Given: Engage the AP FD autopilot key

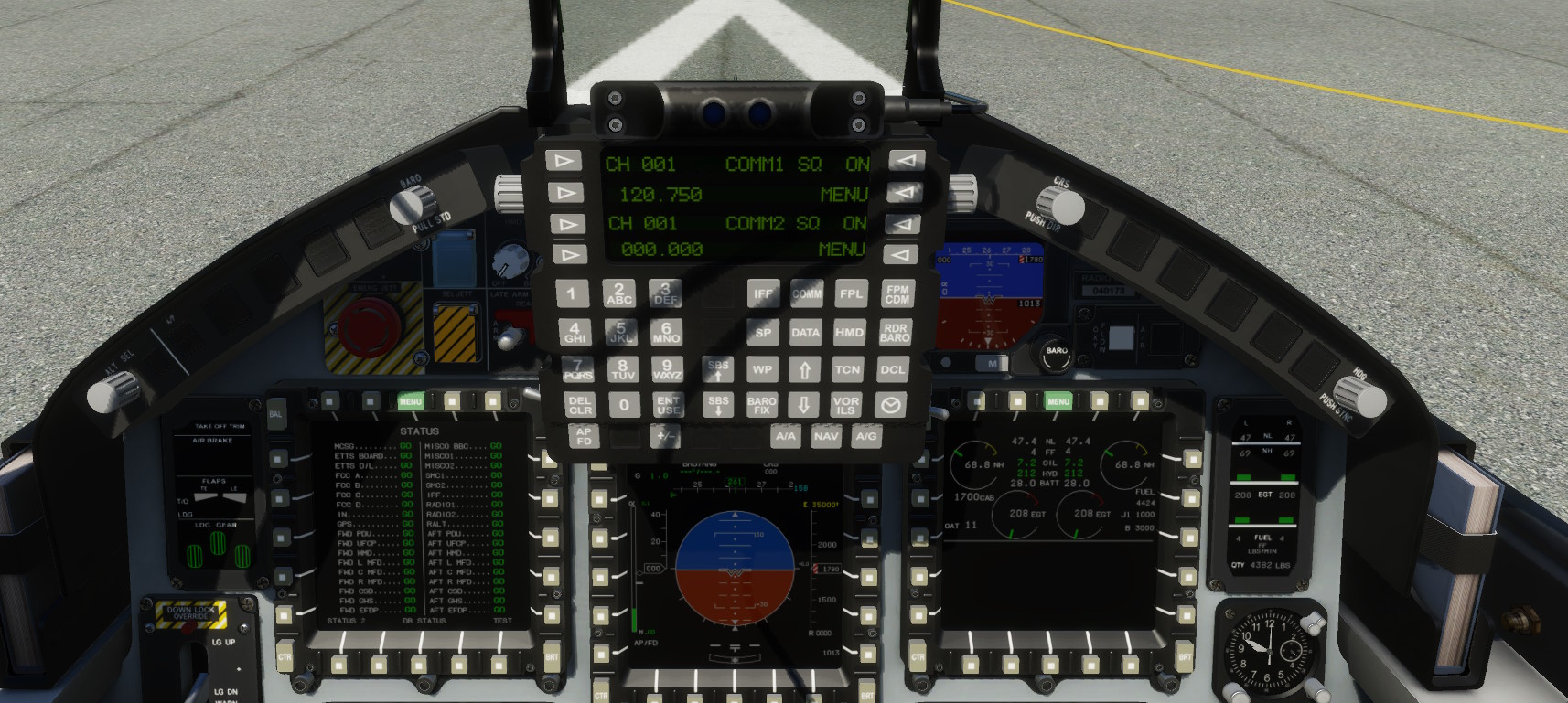Looking at the screenshot, I should [584, 436].
